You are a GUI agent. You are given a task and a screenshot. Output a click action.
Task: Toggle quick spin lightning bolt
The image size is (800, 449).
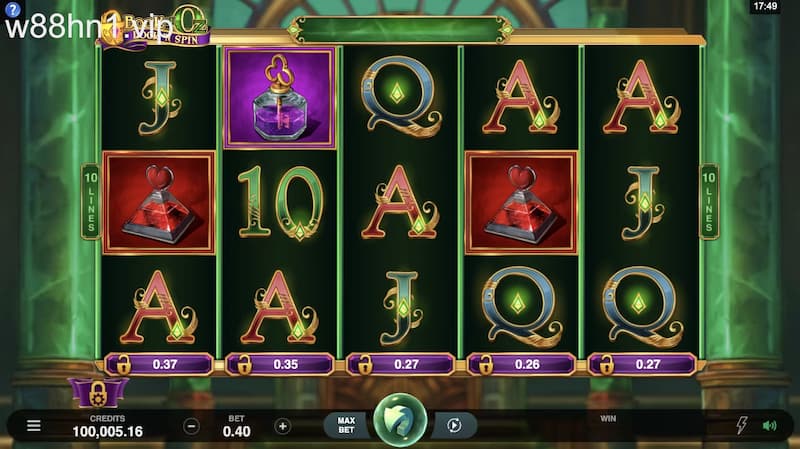pyautogui.click(x=741, y=426)
